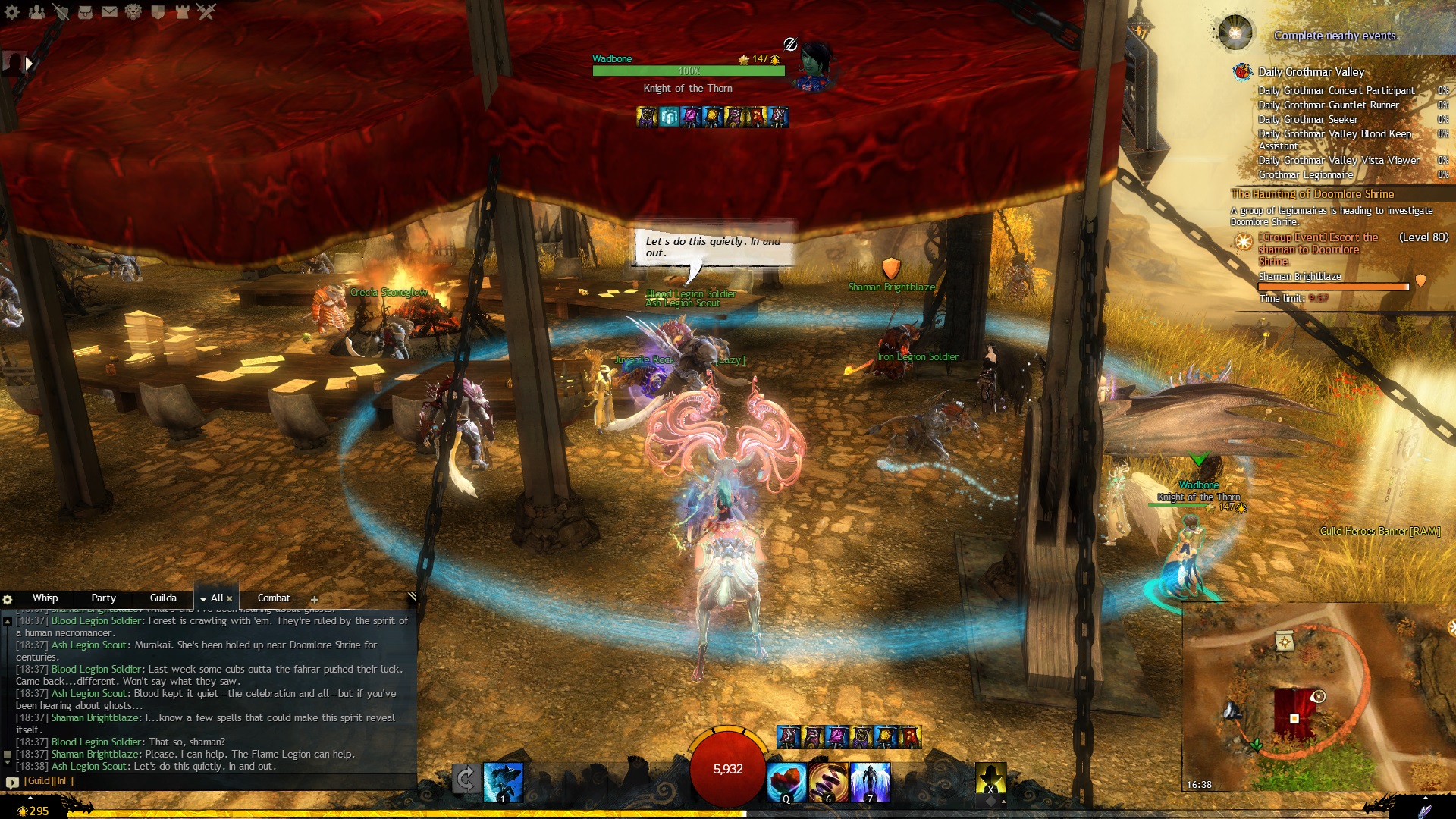Open the crossed swords PvP icon
Screen dimensions: 1456x819
point(206,11)
